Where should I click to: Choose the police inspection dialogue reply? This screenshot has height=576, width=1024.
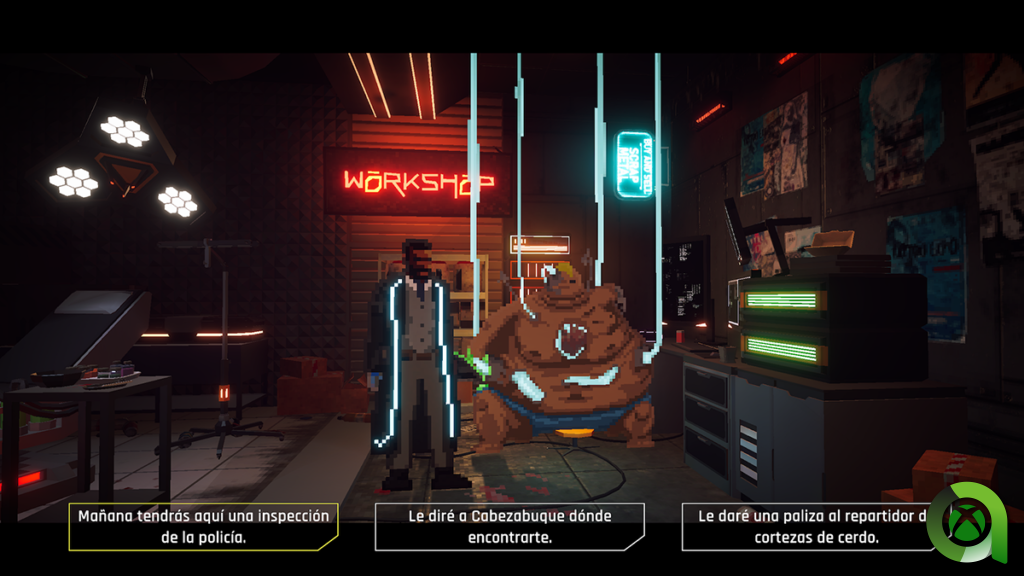tap(203, 526)
